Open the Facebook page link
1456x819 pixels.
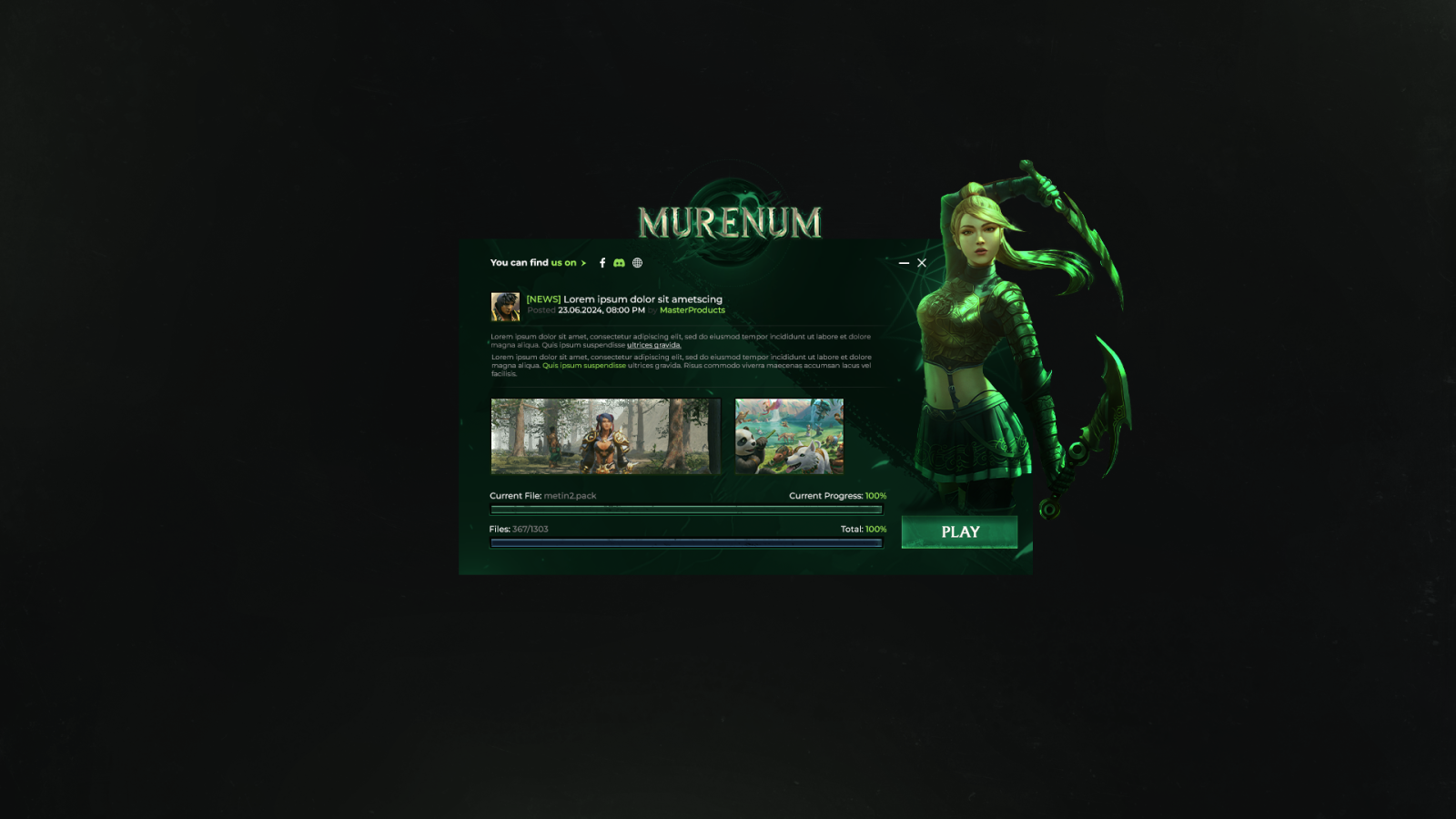pos(602,263)
